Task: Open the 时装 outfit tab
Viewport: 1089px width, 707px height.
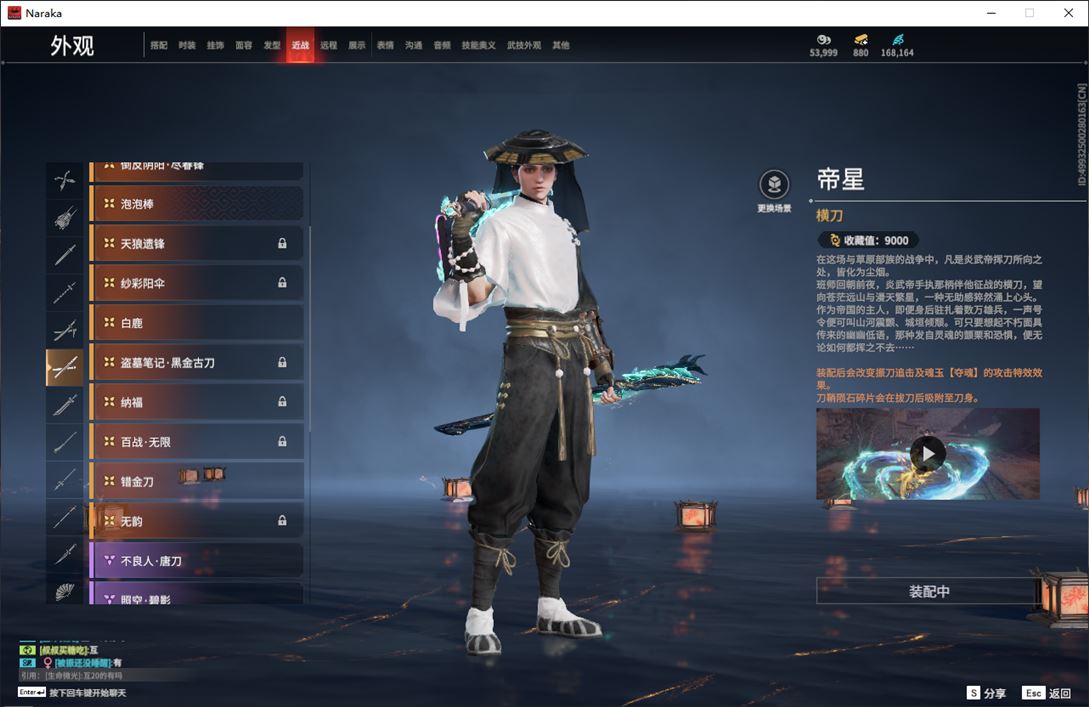Action: pos(187,46)
